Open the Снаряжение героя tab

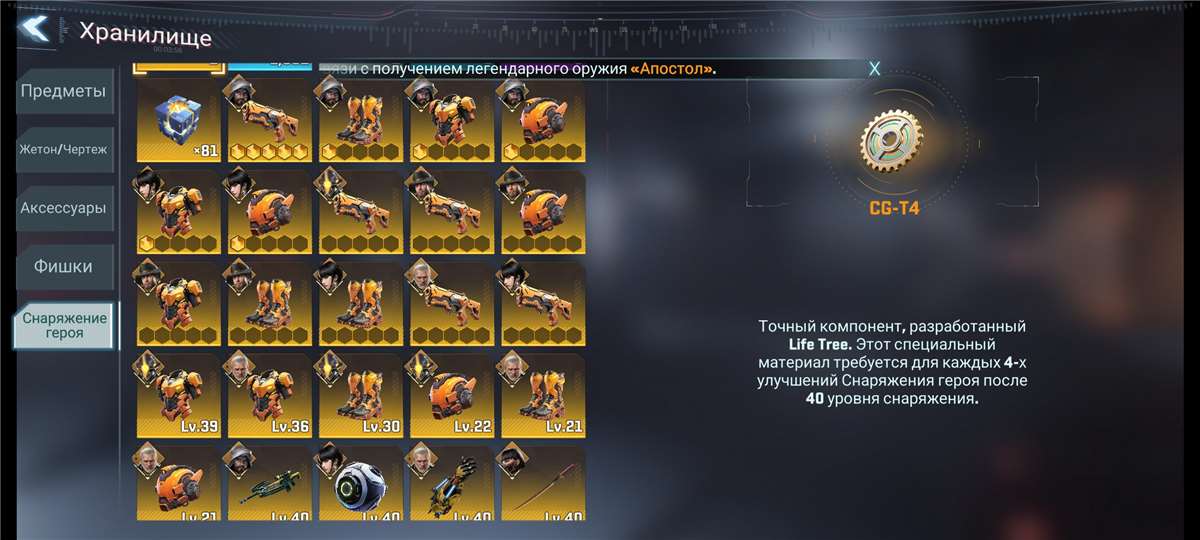[63, 325]
